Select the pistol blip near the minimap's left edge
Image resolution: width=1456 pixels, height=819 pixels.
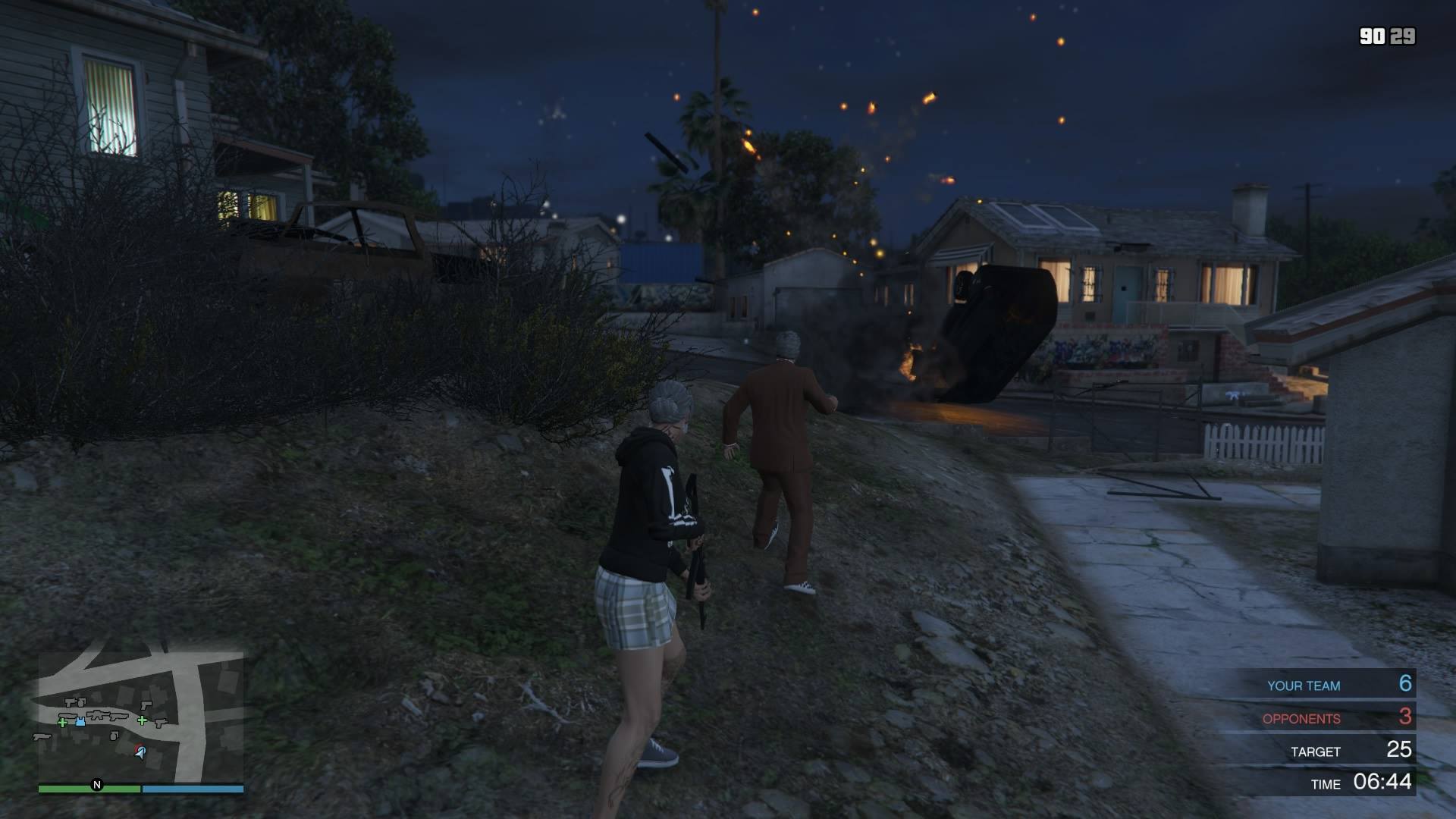click(41, 736)
